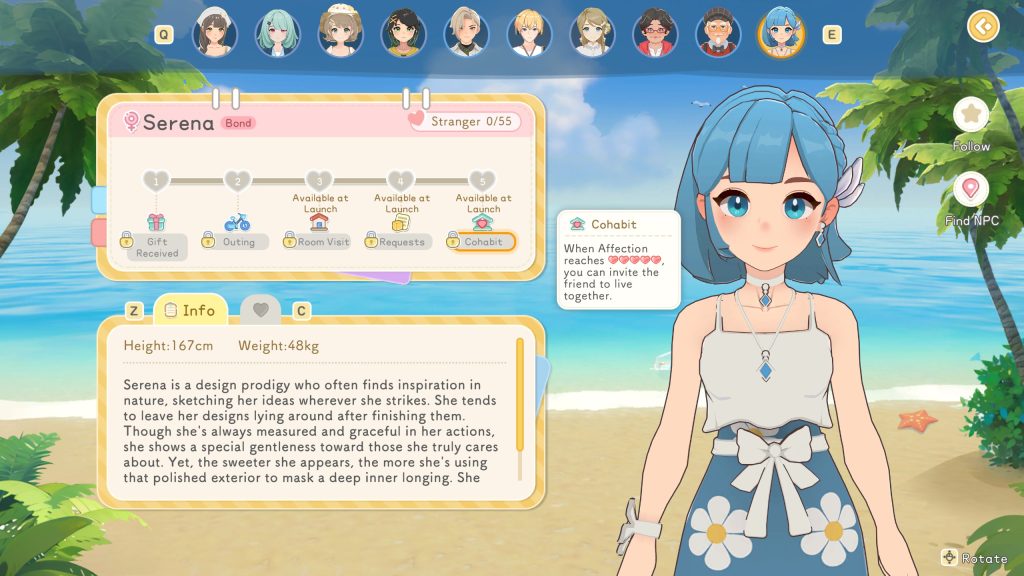
Task: Select the old man with grey cap portrait
Action: click(x=718, y=33)
